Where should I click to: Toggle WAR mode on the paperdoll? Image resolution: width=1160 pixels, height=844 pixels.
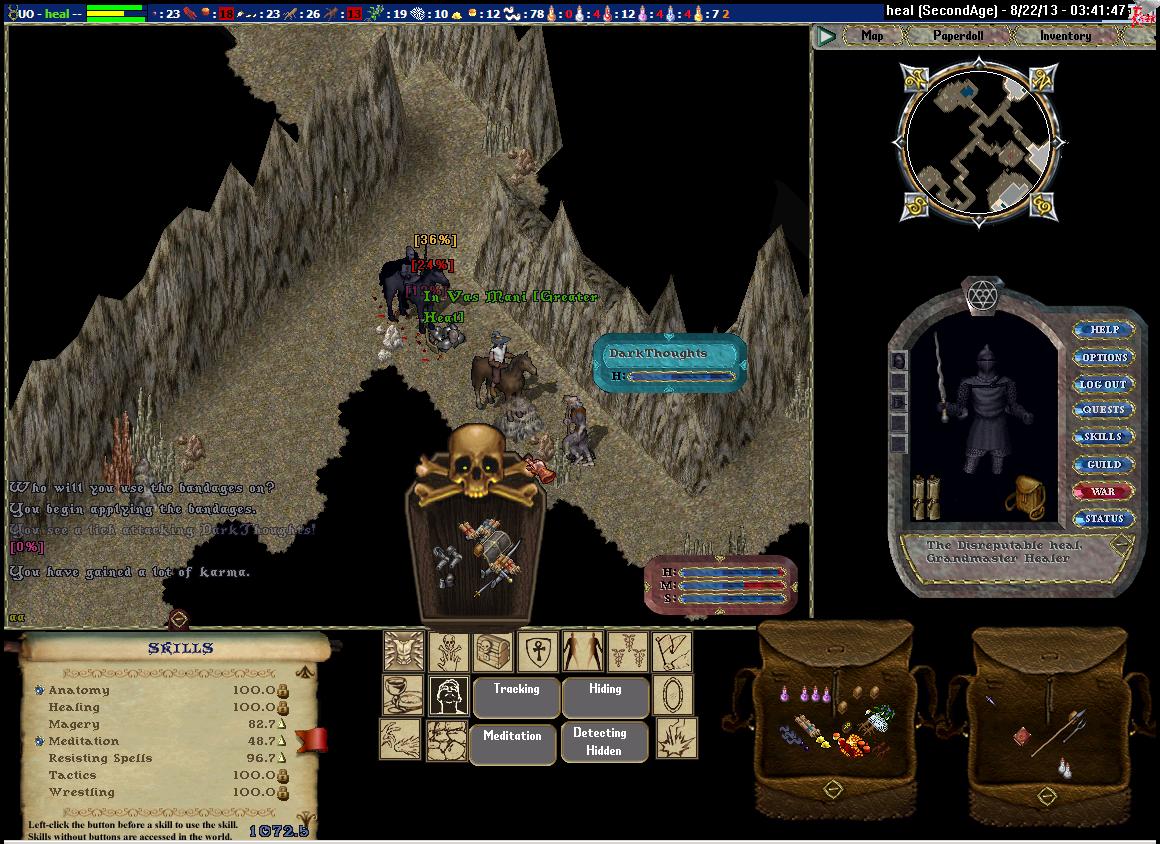click(x=1104, y=491)
